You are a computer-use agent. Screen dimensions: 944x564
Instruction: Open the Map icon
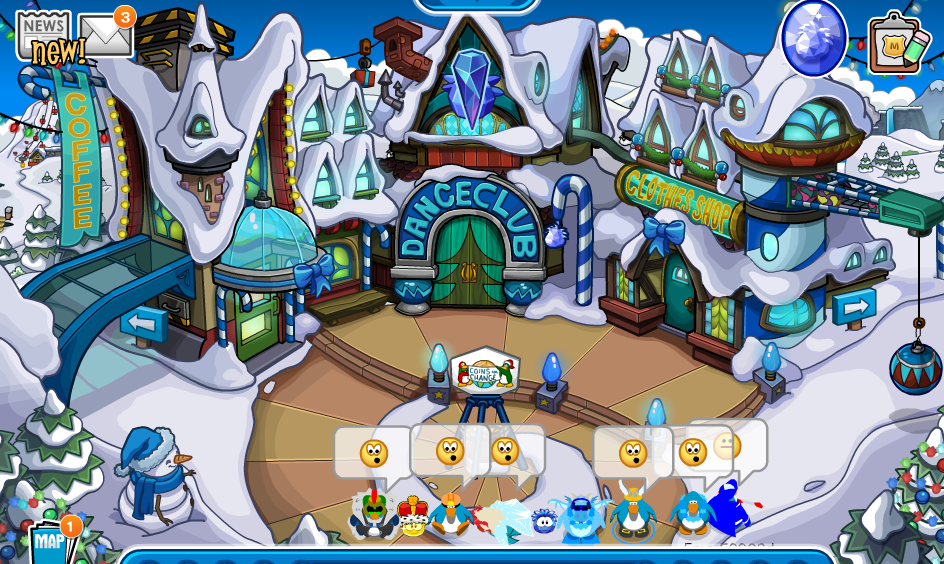49,544
